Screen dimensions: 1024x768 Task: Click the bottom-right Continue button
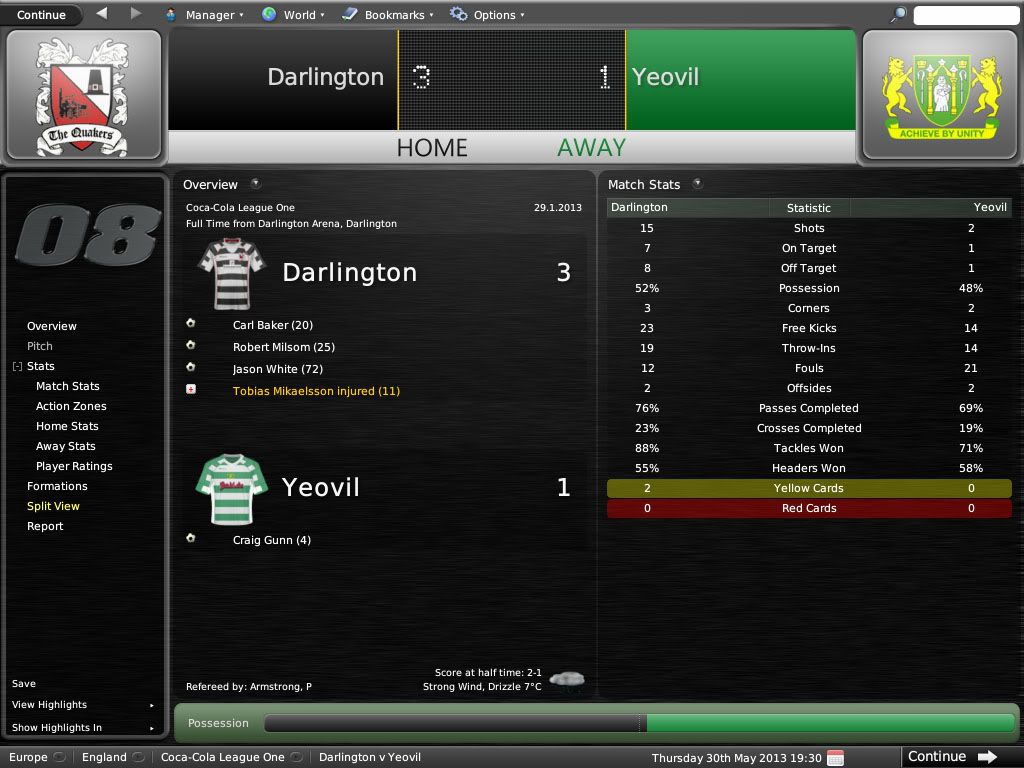point(951,757)
